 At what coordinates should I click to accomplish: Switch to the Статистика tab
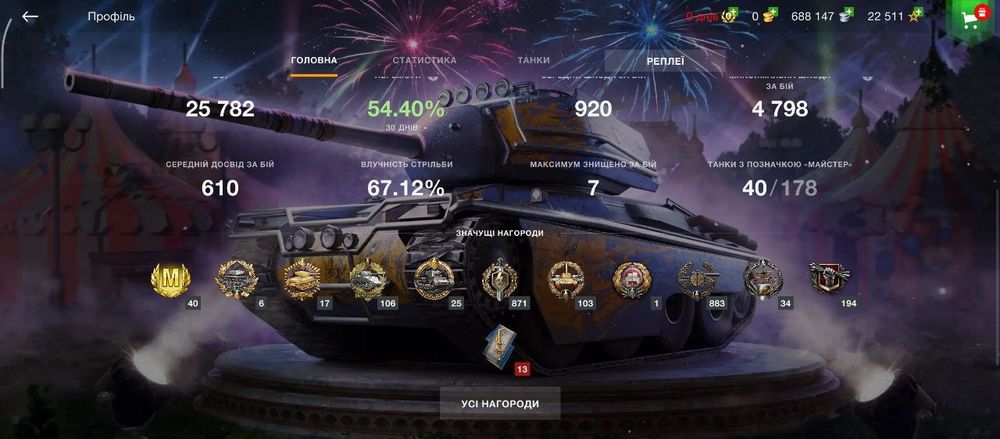(x=424, y=60)
